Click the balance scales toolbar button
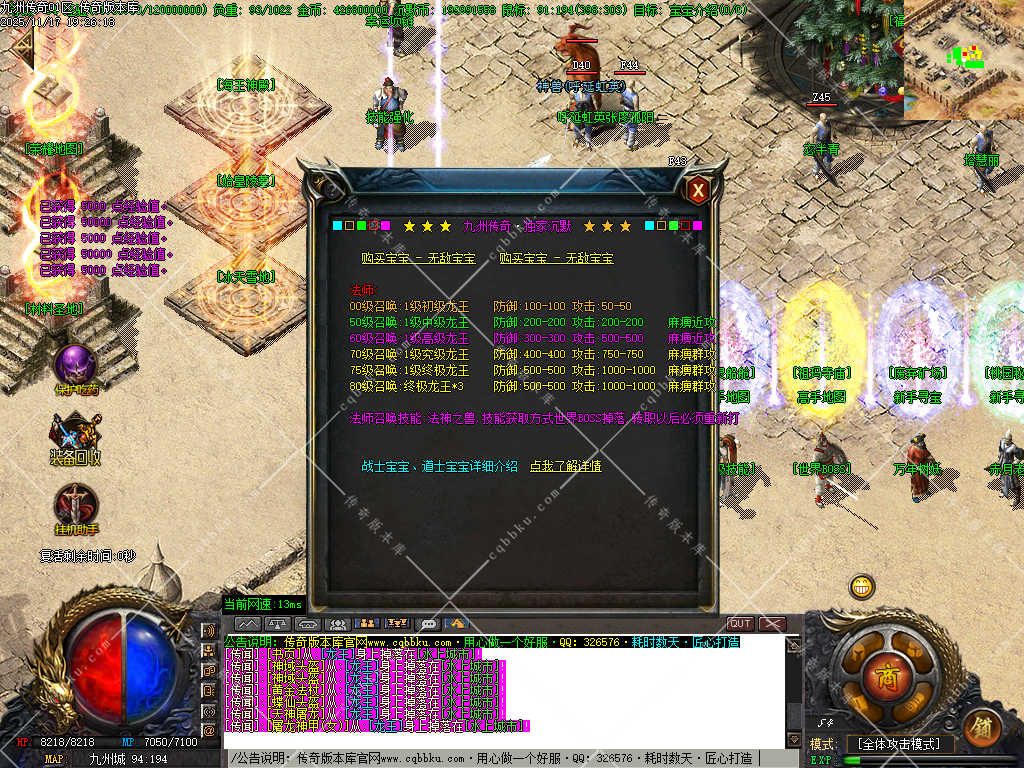The width and height of the screenshot is (1024, 768). (278, 624)
